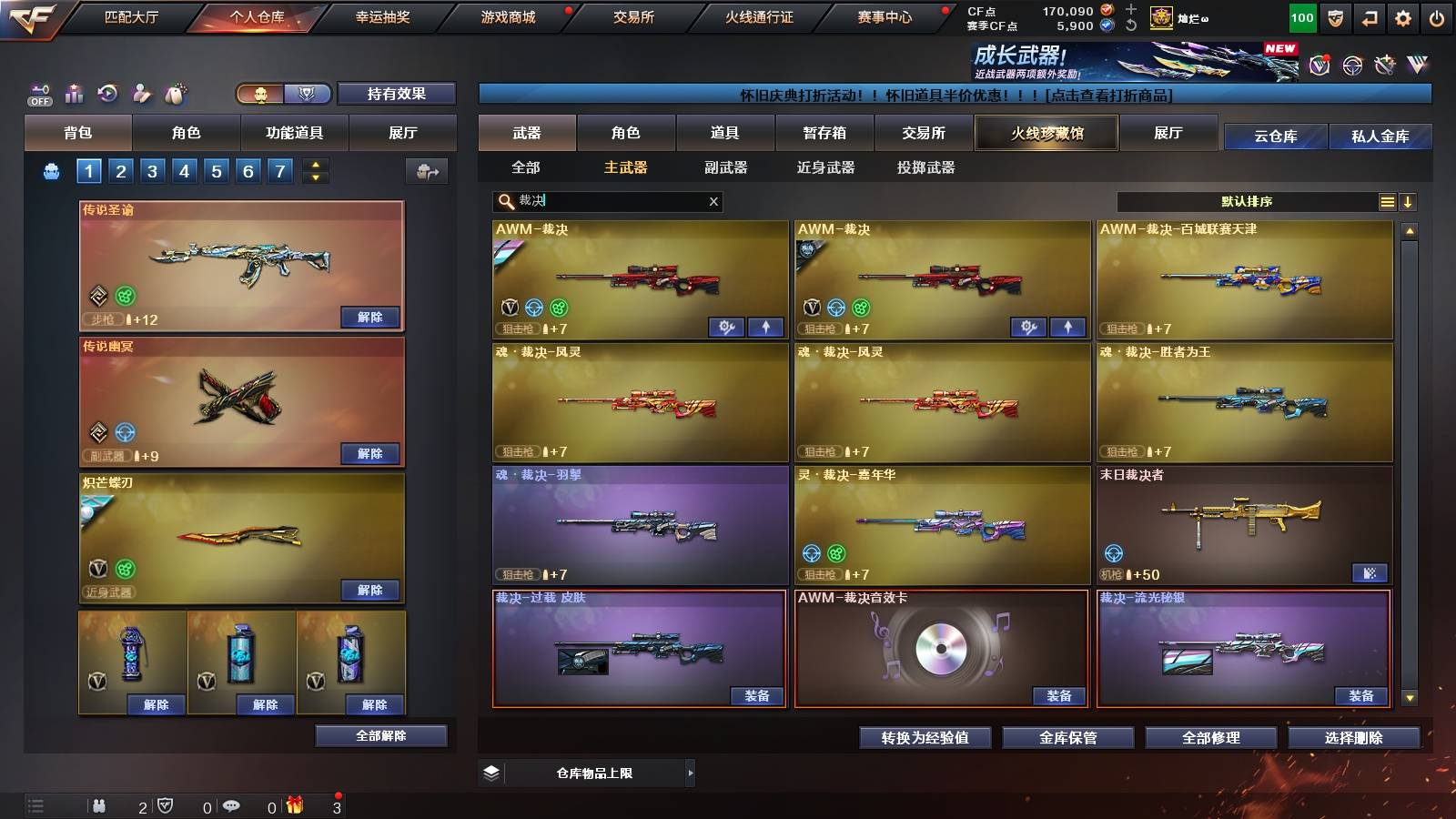Click the power exit icon top right
This screenshot has width=1456, height=819.
[x=1435, y=15]
